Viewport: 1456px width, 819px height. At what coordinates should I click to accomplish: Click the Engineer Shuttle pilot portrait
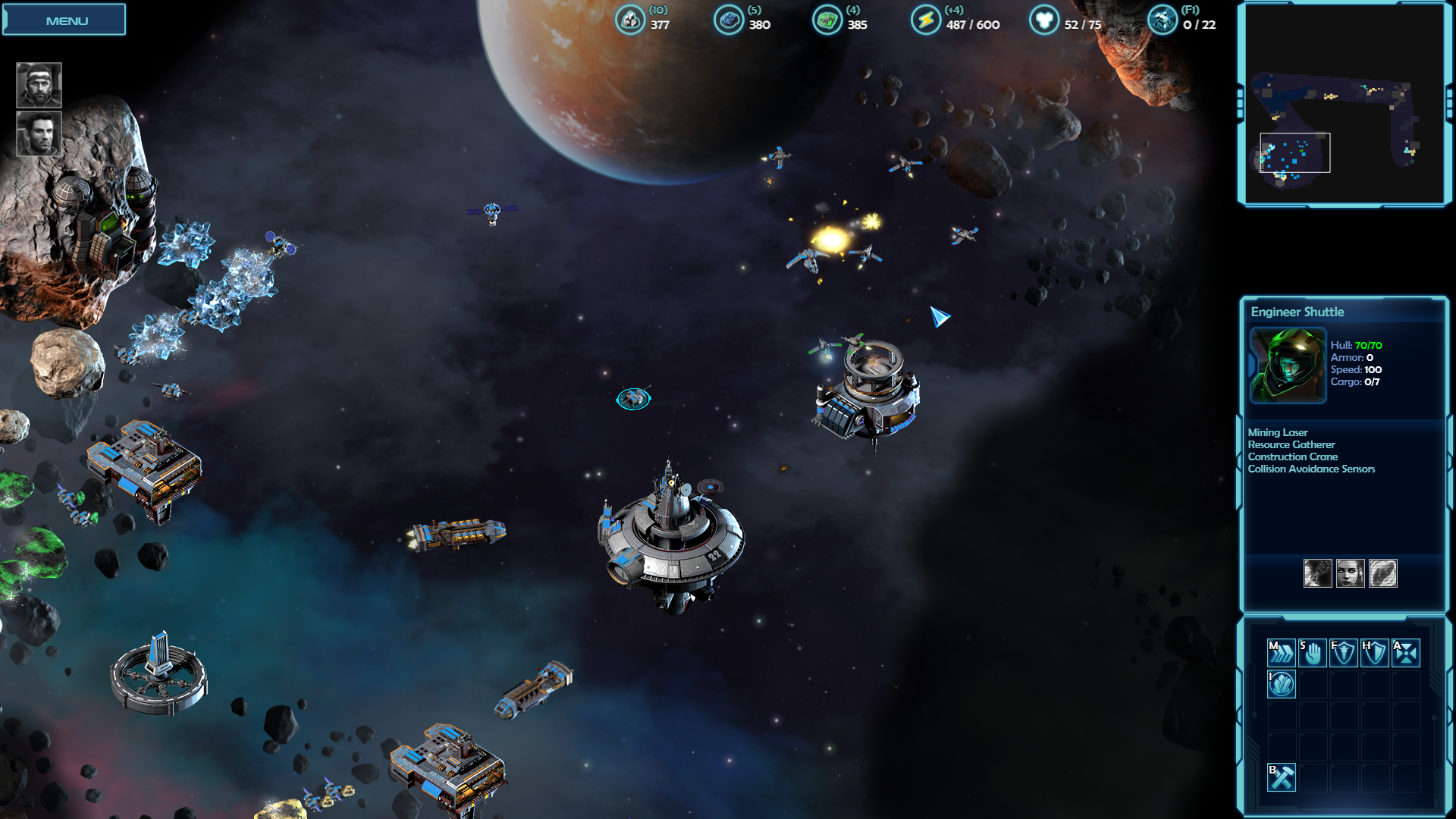(1288, 366)
